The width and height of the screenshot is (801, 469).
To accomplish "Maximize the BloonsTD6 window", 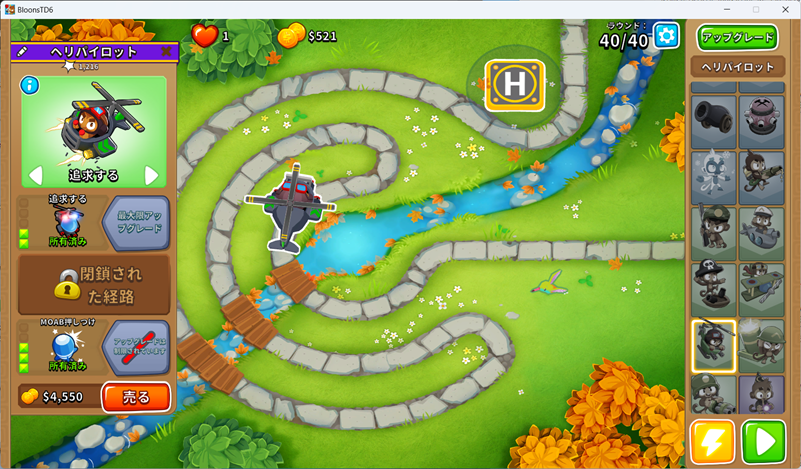I will tap(755, 9).
